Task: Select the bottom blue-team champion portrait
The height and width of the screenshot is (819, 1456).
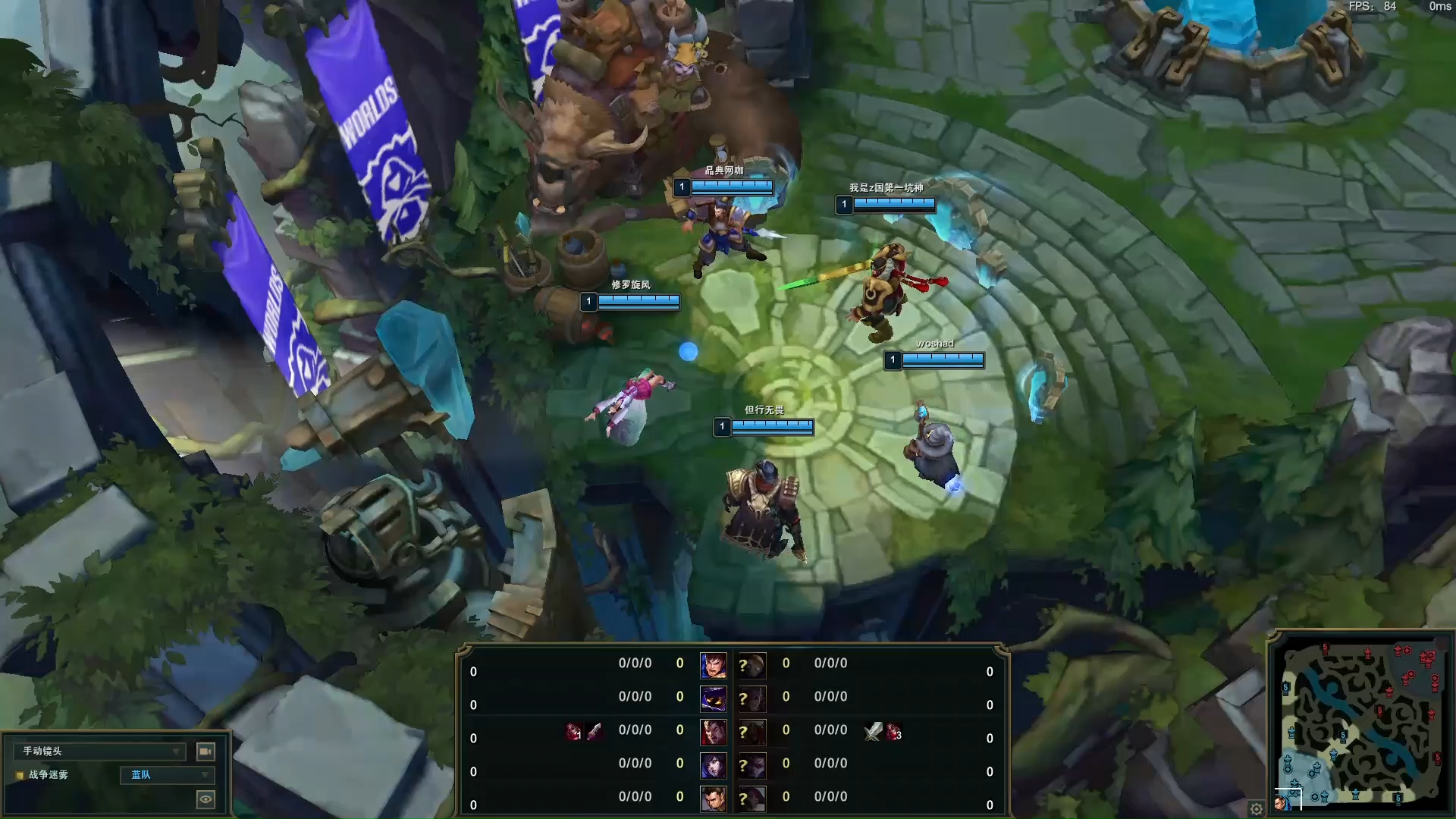Action: click(713, 799)
